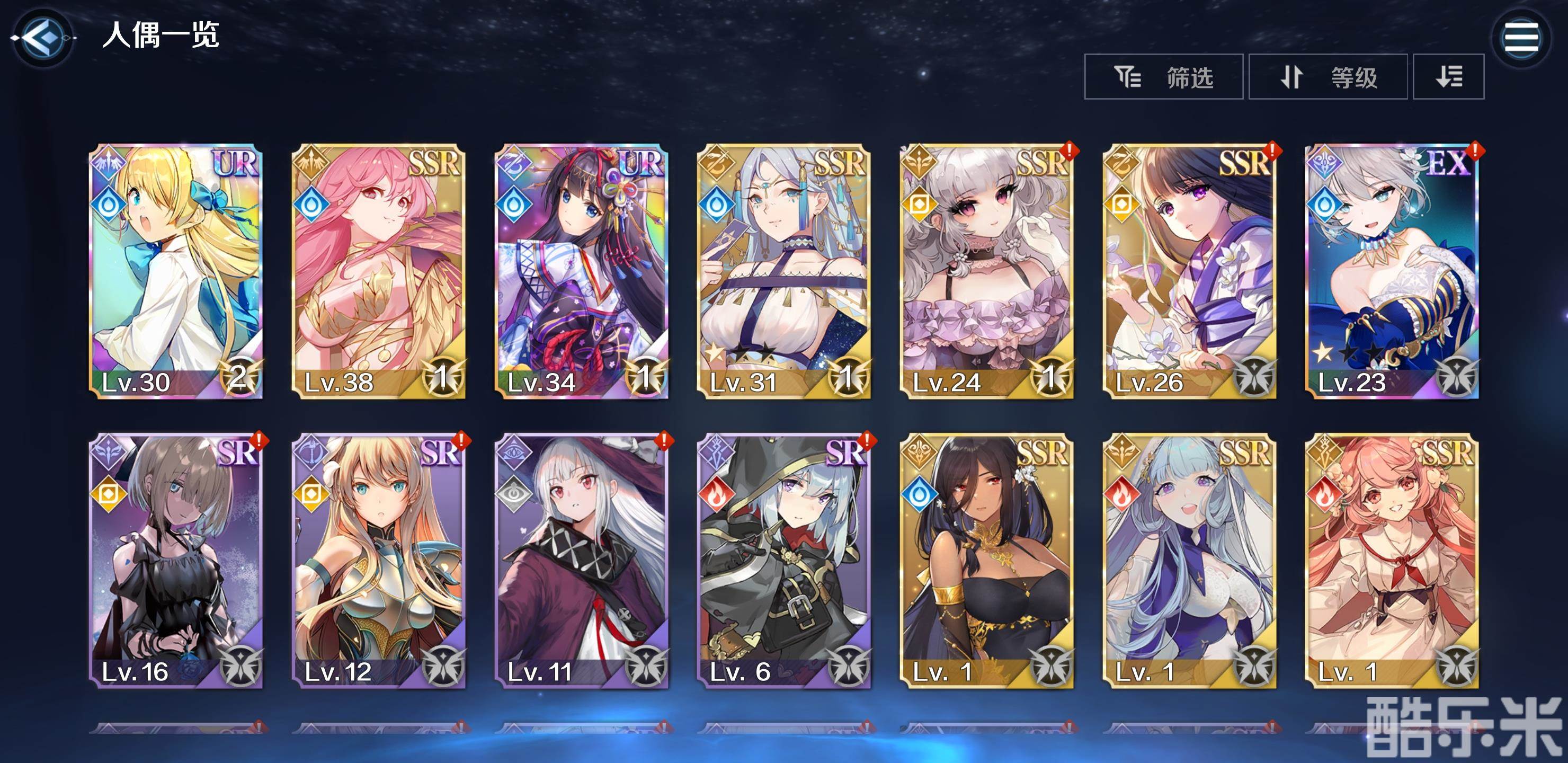Select the witch-hat SR doll Lv.6
Screen dimensions: 1568x763
783,560
